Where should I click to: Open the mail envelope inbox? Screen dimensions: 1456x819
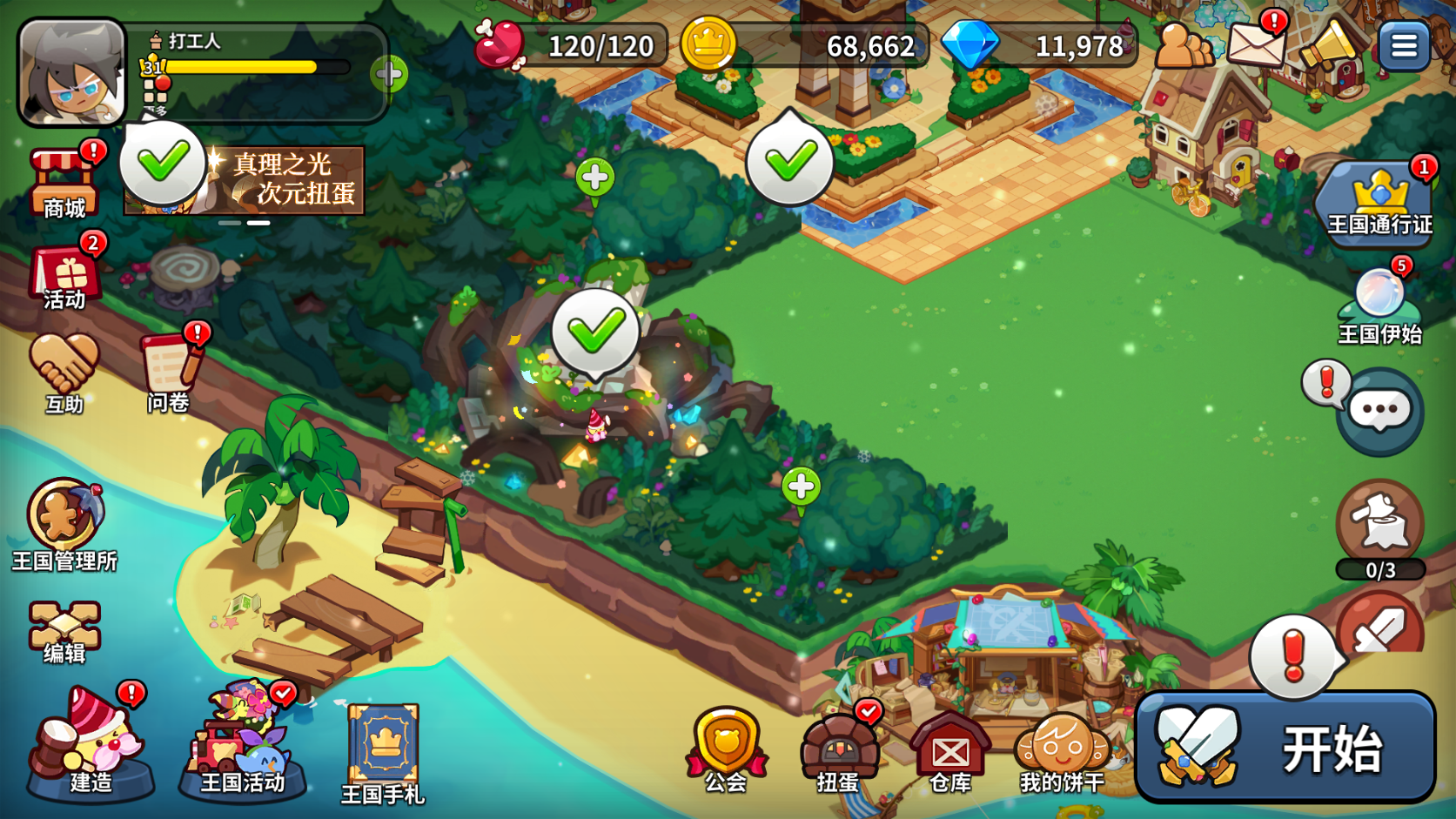coord(1254,43)
